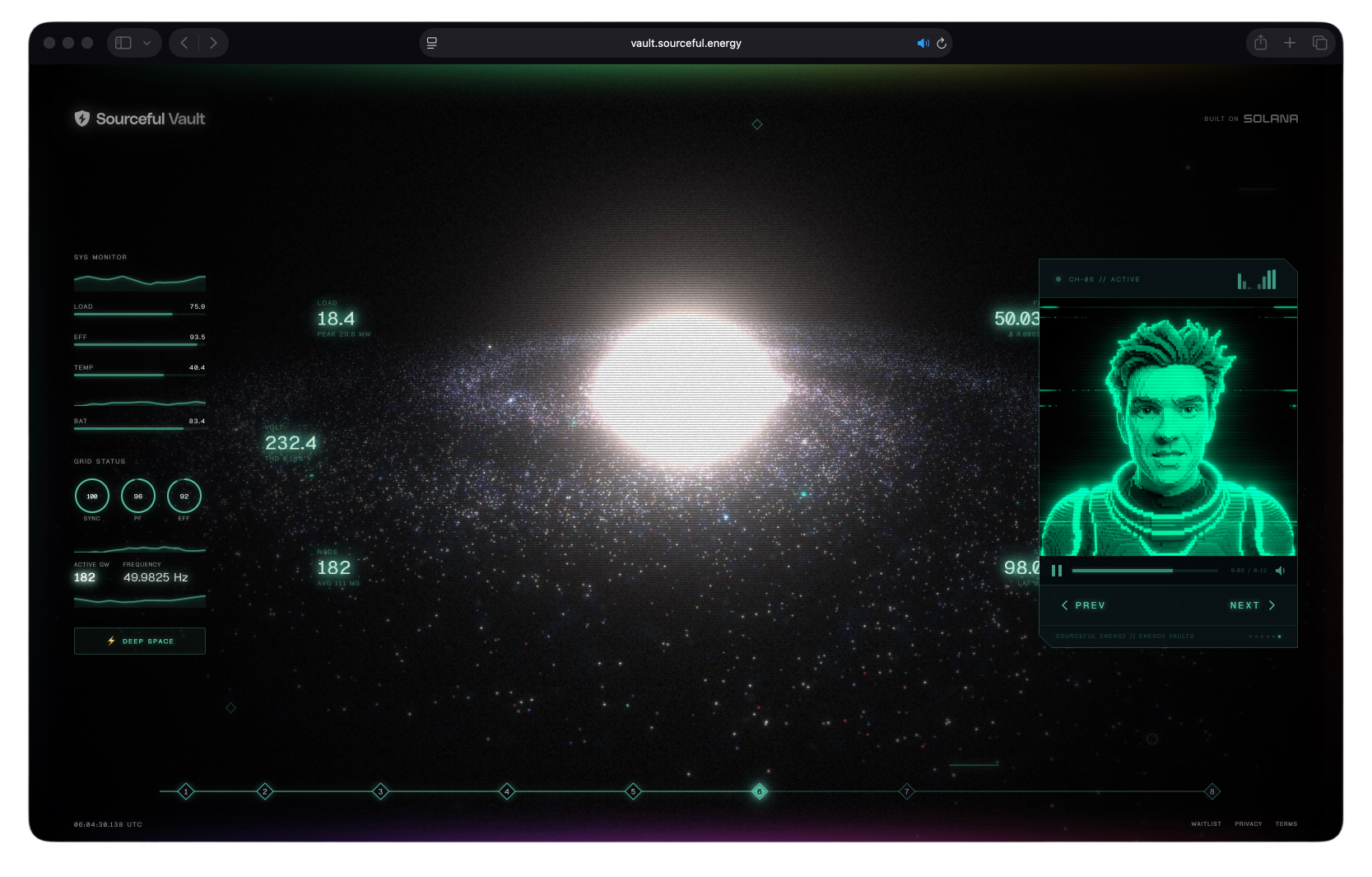Open the Waitlist link
The width and height of the screenshot is (1372, 877).
[x=1206, y=823]
